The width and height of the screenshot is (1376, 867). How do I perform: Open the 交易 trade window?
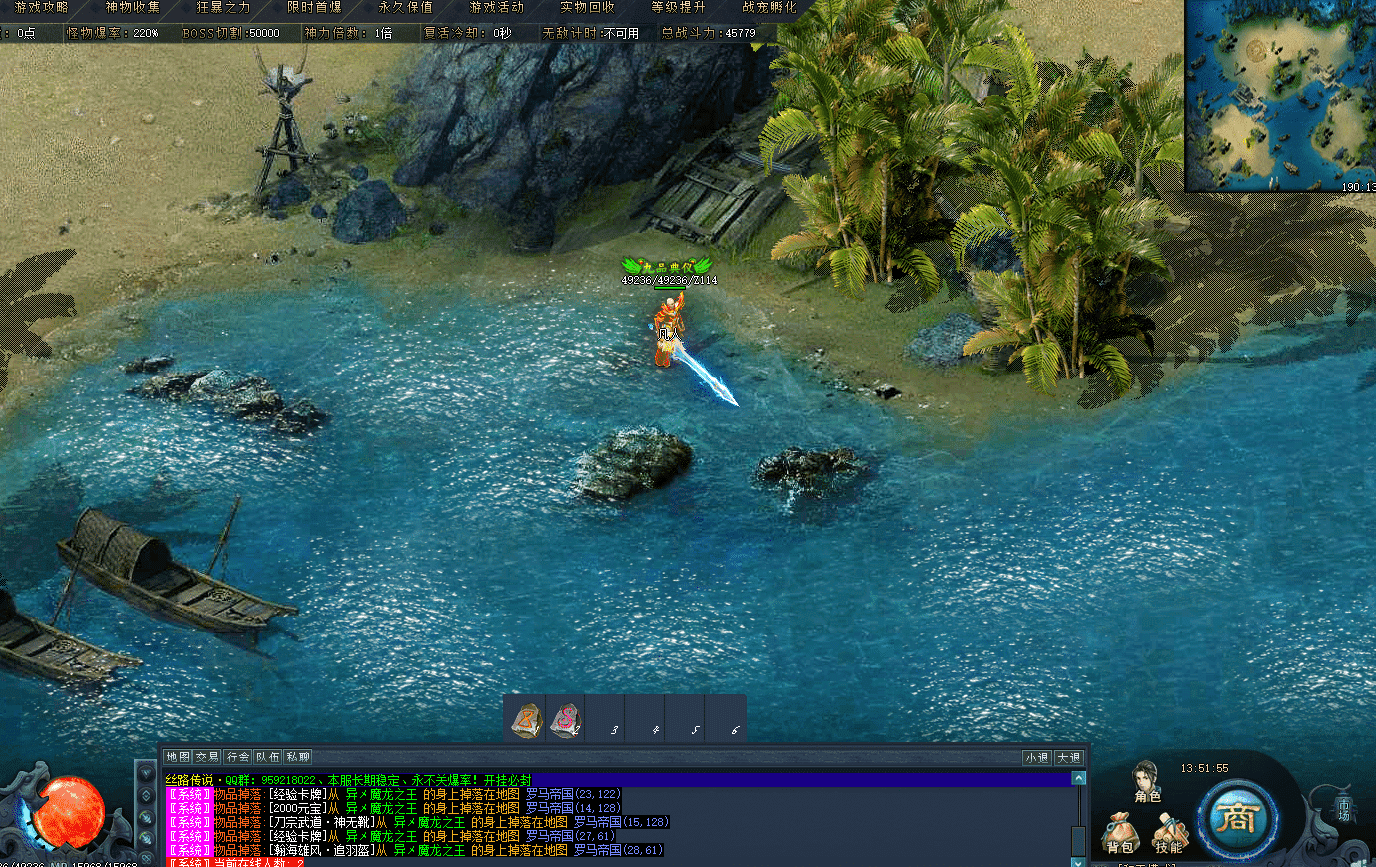pos(207,757)
